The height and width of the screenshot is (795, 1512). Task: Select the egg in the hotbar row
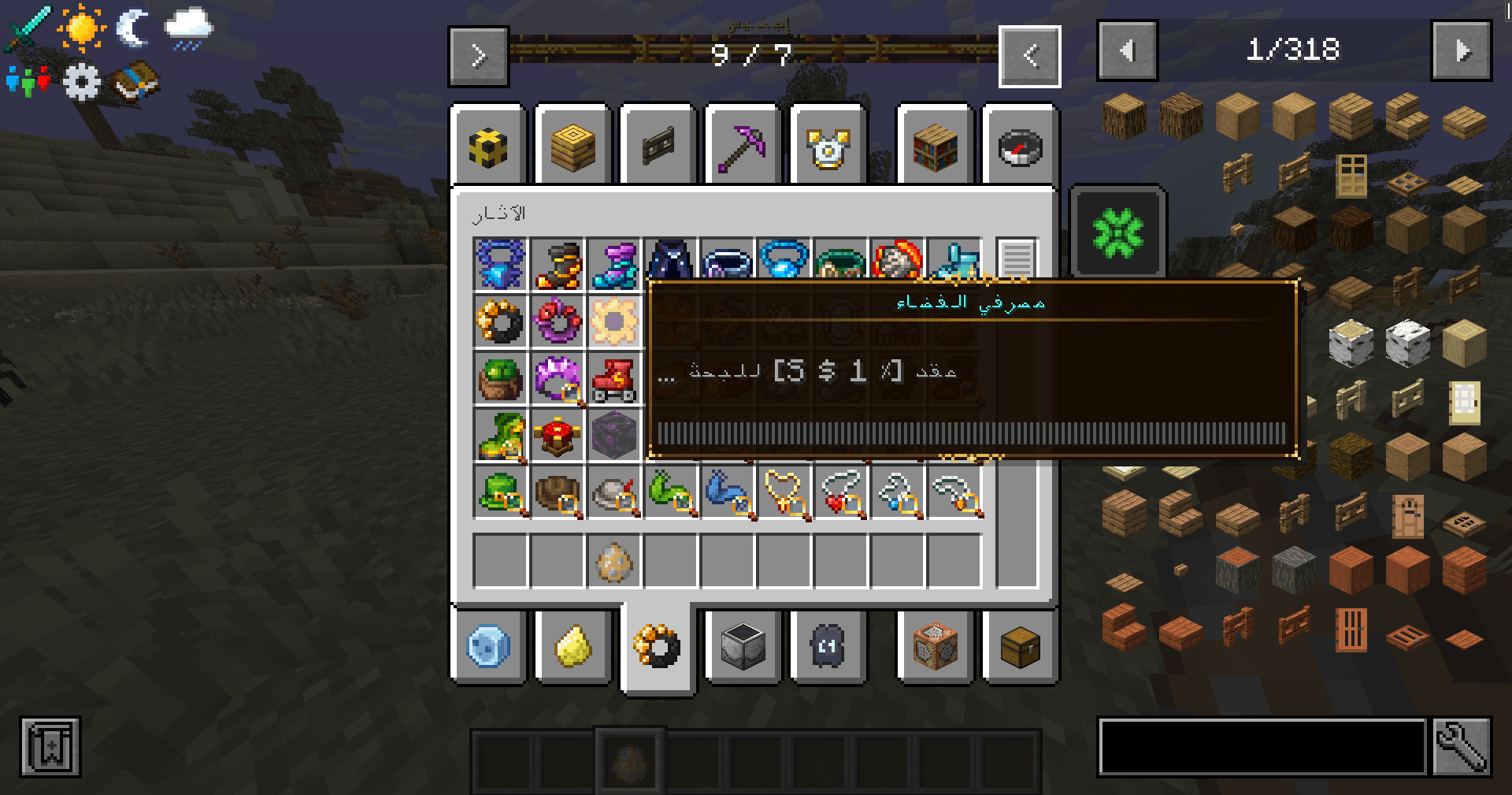[x=614, y=561]
